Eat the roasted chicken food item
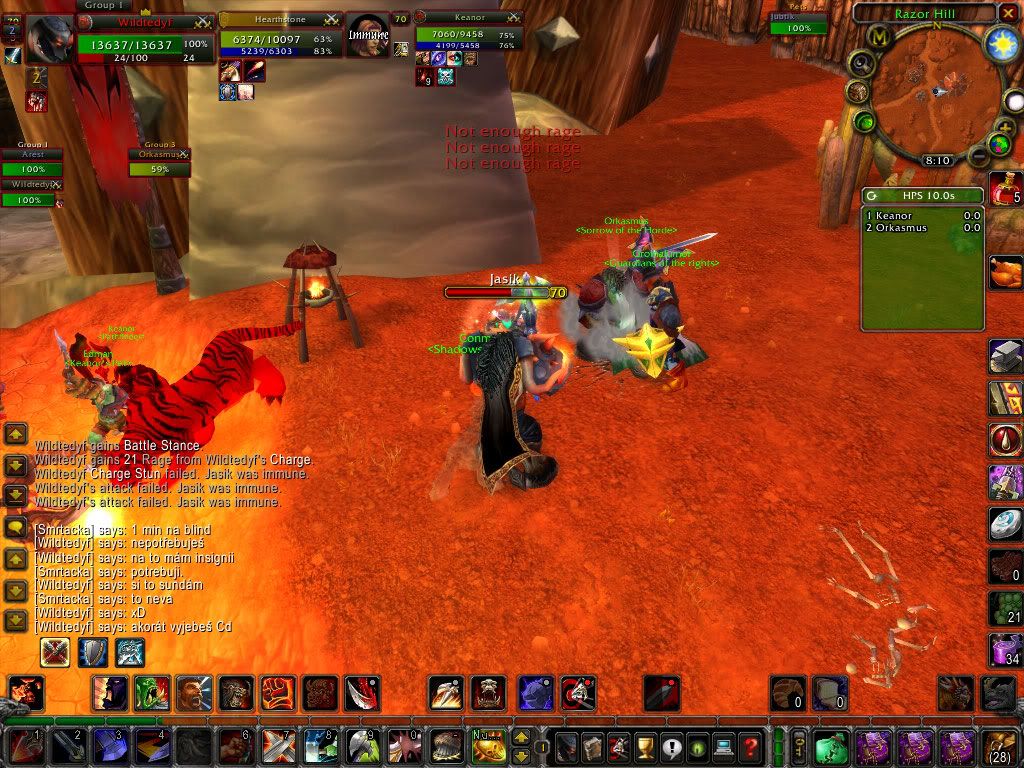The image size is (1024, 768). click(x=1005, y=272)
